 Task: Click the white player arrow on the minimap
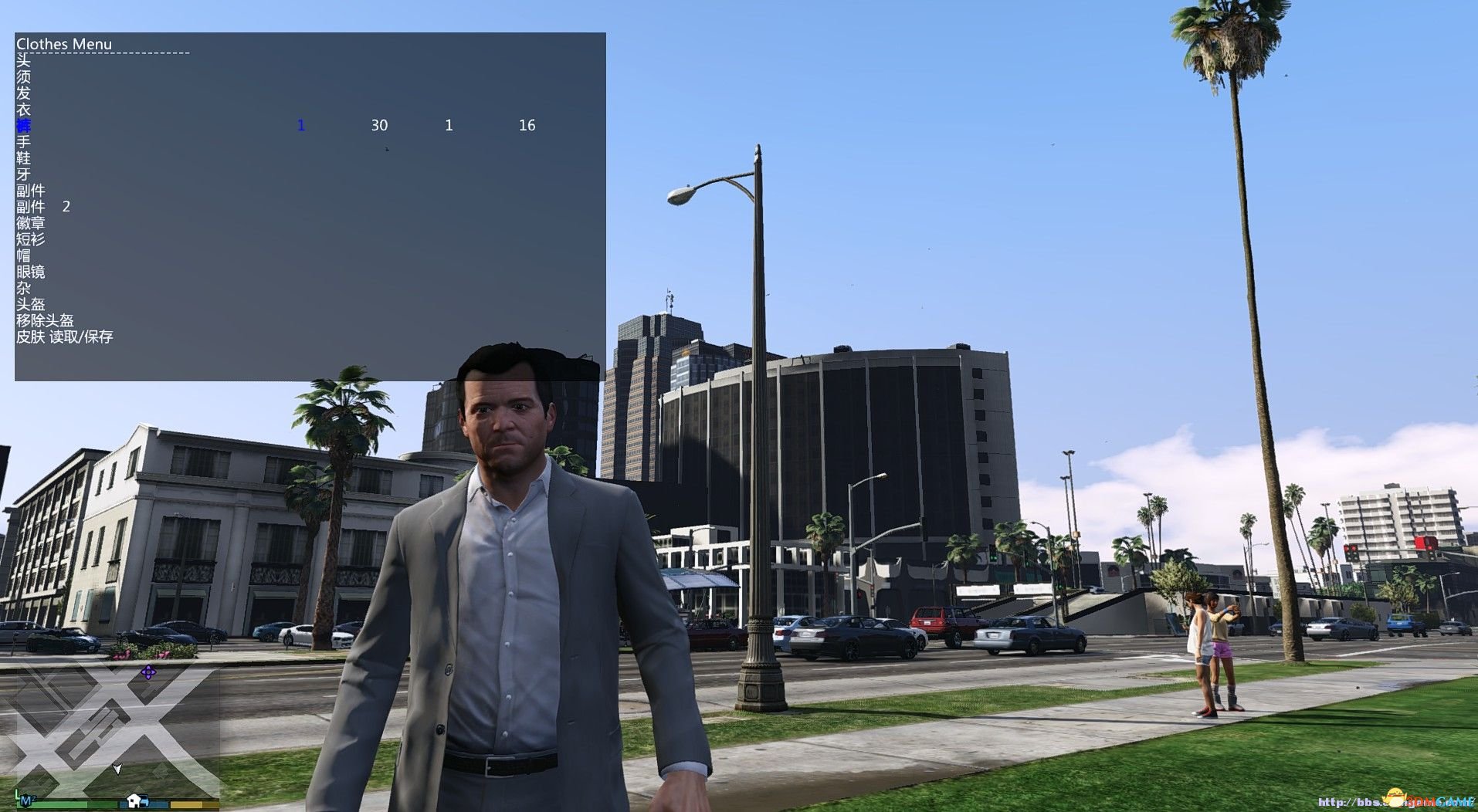pyautogui.click(x=117, y=770)
